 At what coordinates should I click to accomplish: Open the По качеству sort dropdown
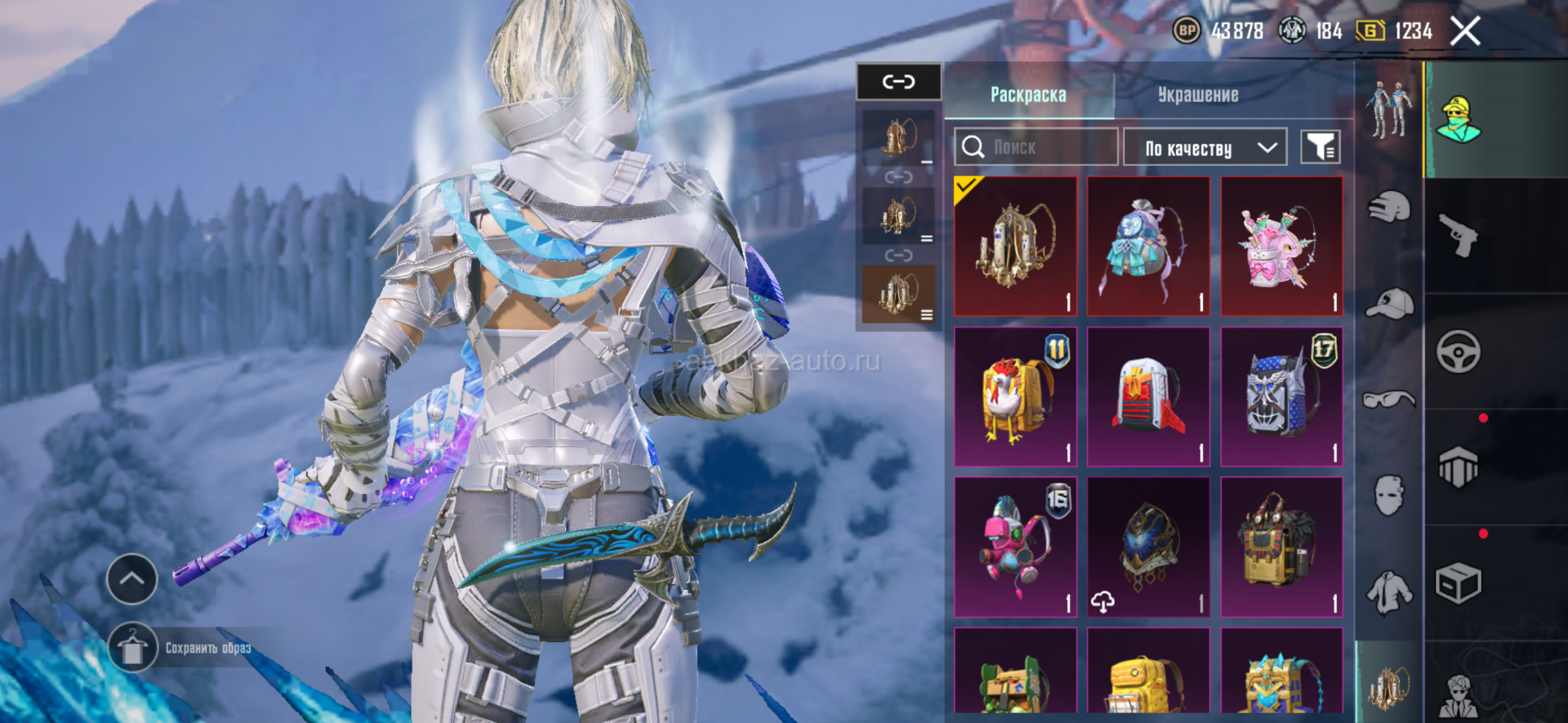1205,148
